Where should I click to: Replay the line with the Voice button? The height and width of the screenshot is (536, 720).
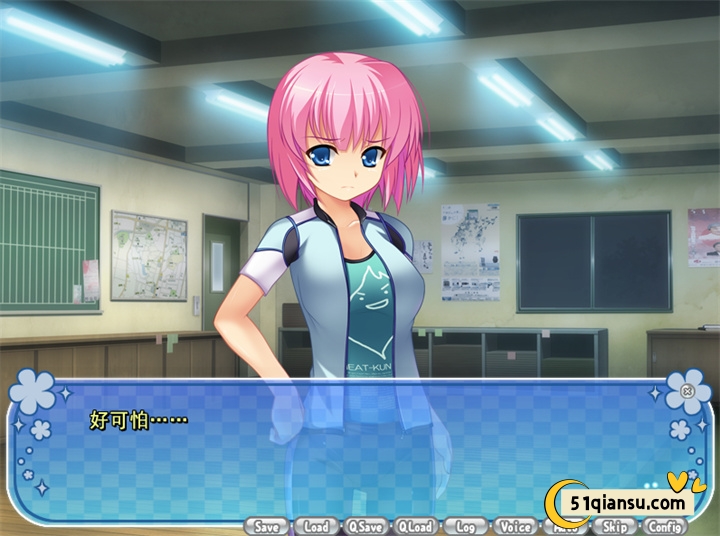click(515, 527)
